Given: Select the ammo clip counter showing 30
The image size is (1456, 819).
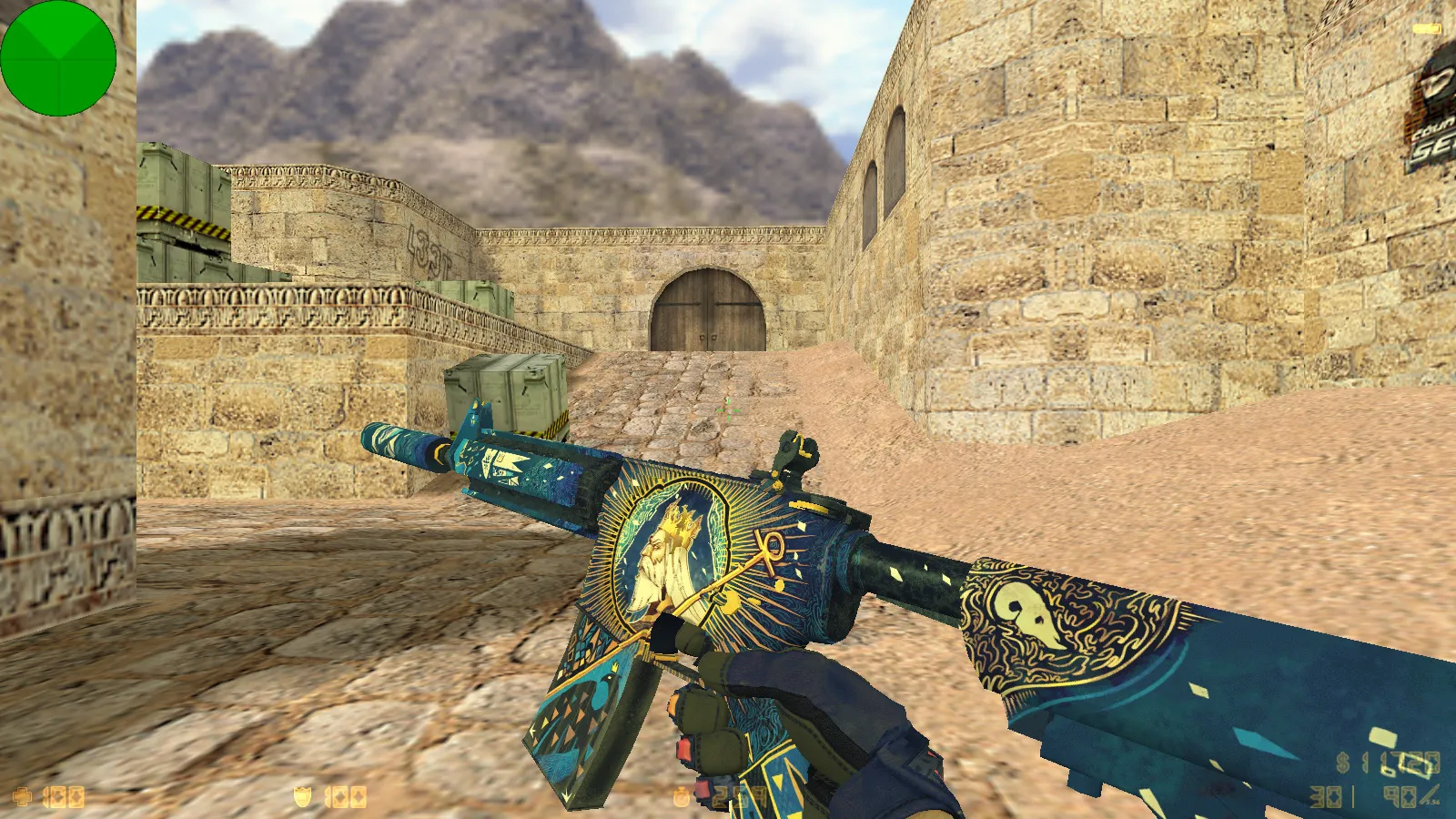Looking at the screenshot, I should pyautogui.click(x=1324, y=797).
